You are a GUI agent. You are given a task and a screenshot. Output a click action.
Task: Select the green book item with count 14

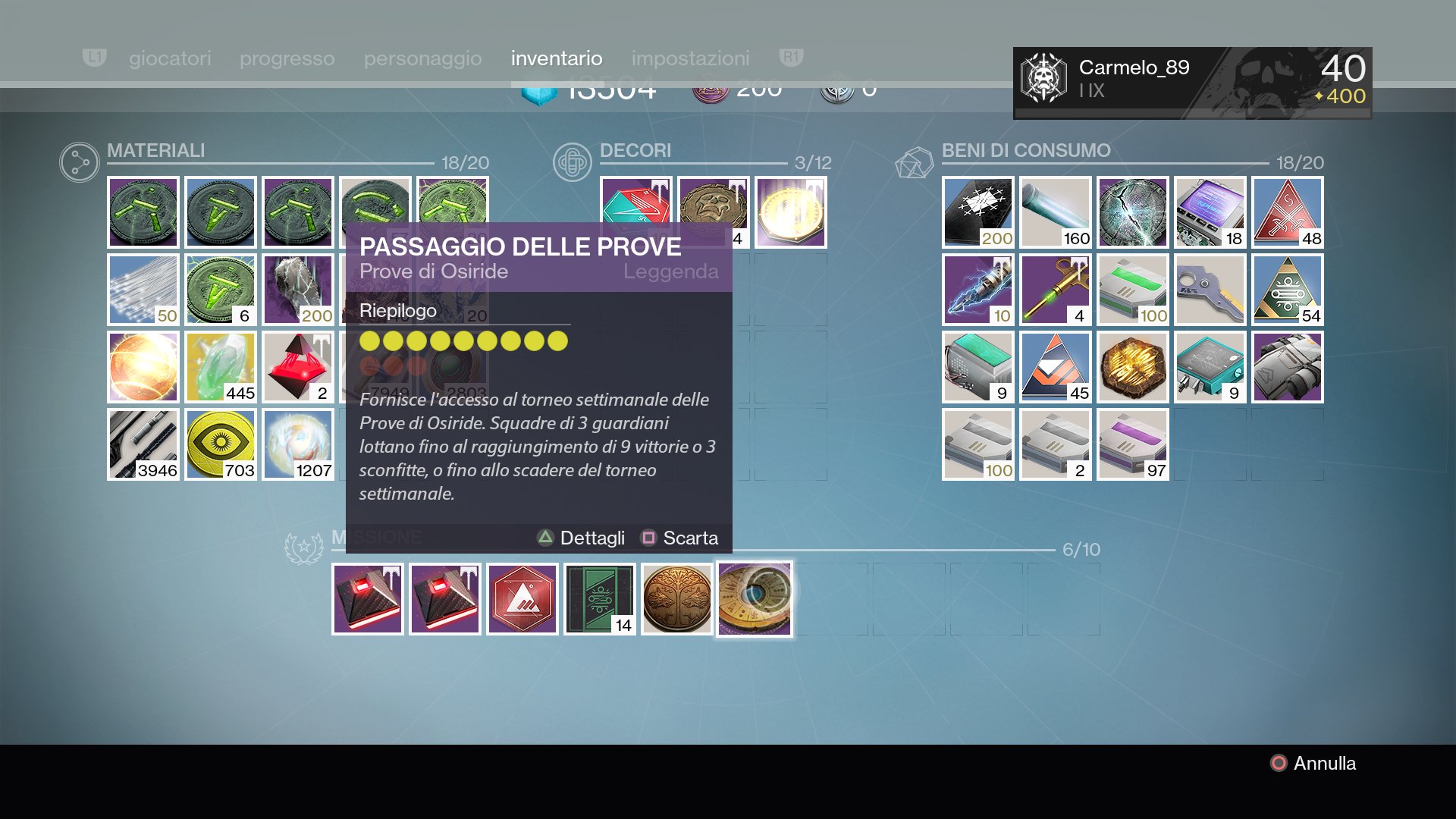[599, 599]
